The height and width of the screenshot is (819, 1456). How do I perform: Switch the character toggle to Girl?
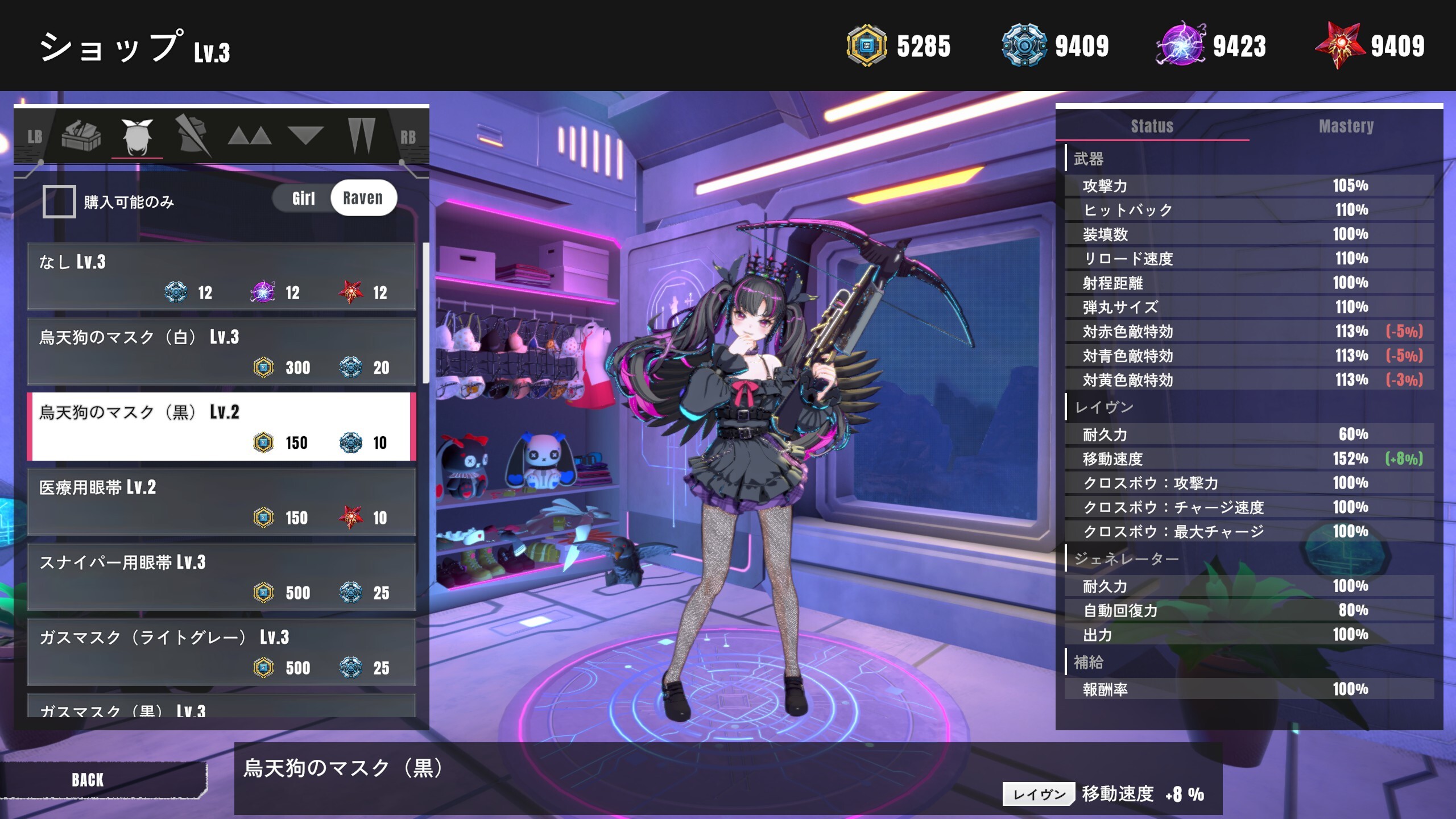point(303,198)
